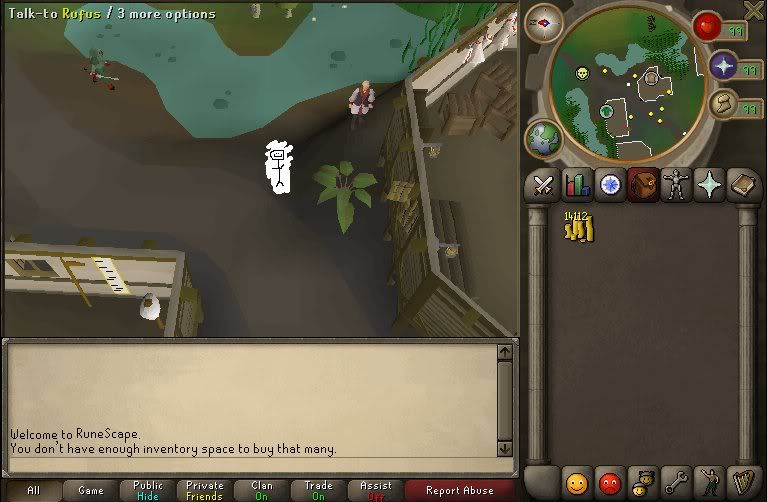767x502 pixels.
Task: Click the compass to face north
Action: [543, 21]
